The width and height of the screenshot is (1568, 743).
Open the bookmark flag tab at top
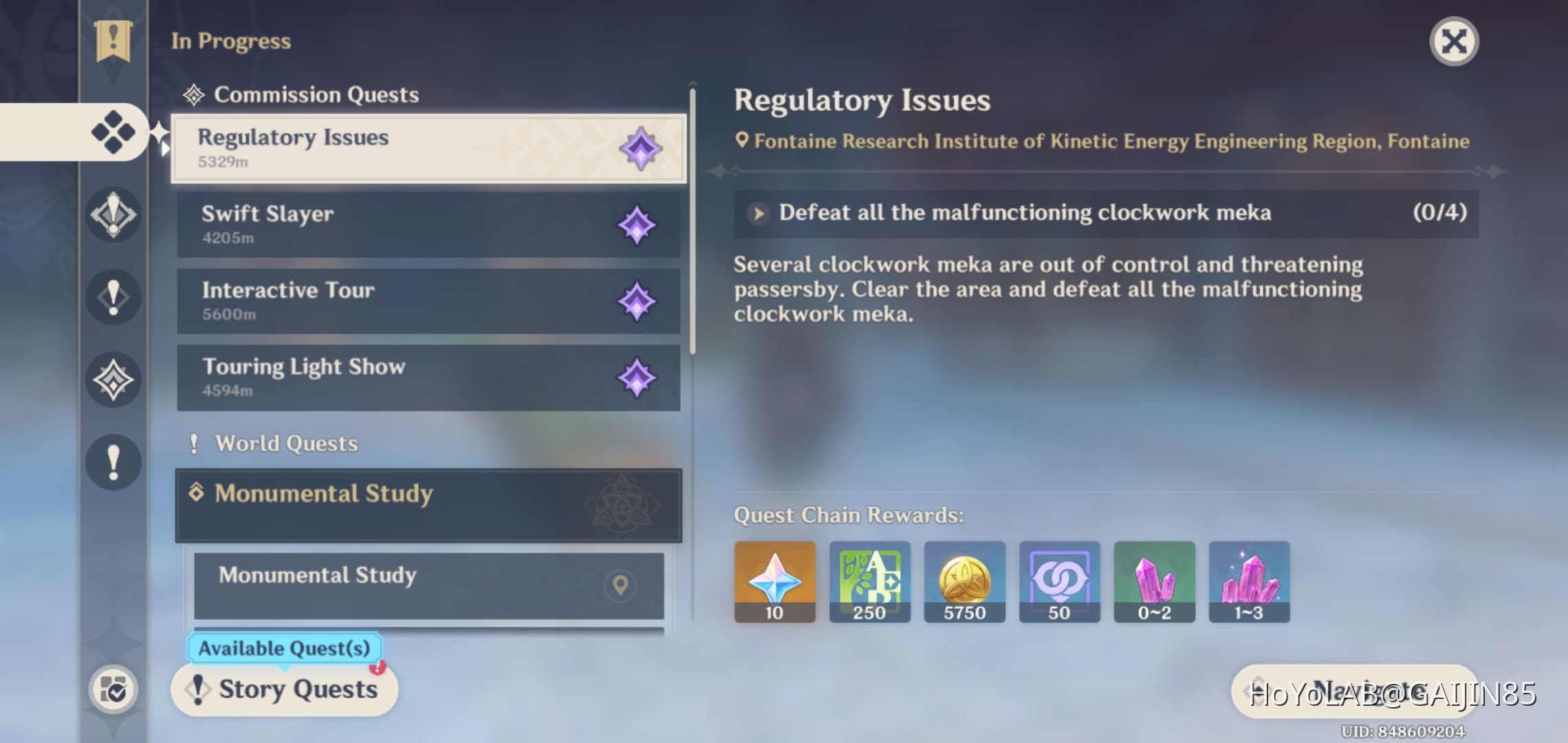(x=113, y=40)
